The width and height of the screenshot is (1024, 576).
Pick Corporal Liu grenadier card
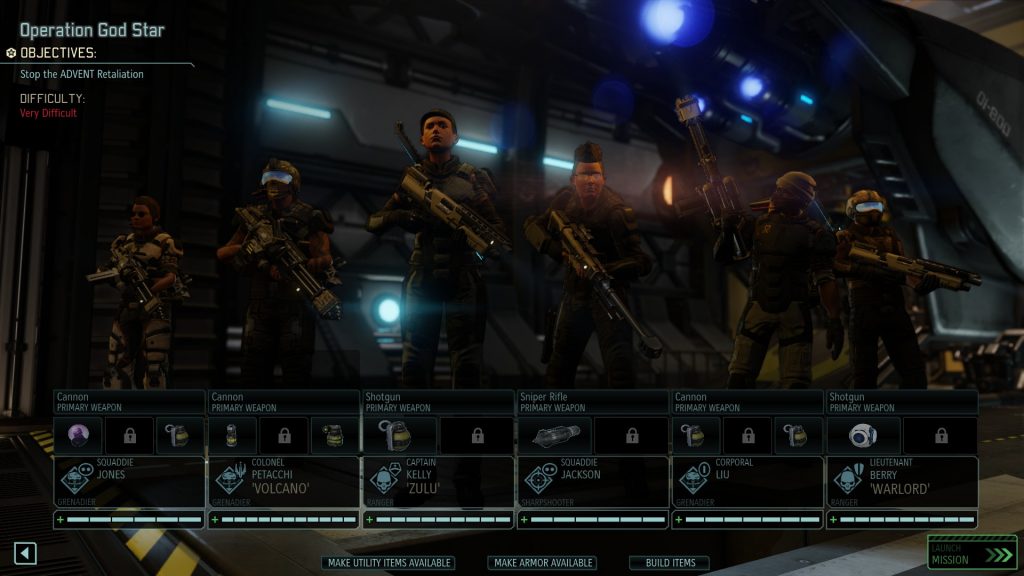746,482
